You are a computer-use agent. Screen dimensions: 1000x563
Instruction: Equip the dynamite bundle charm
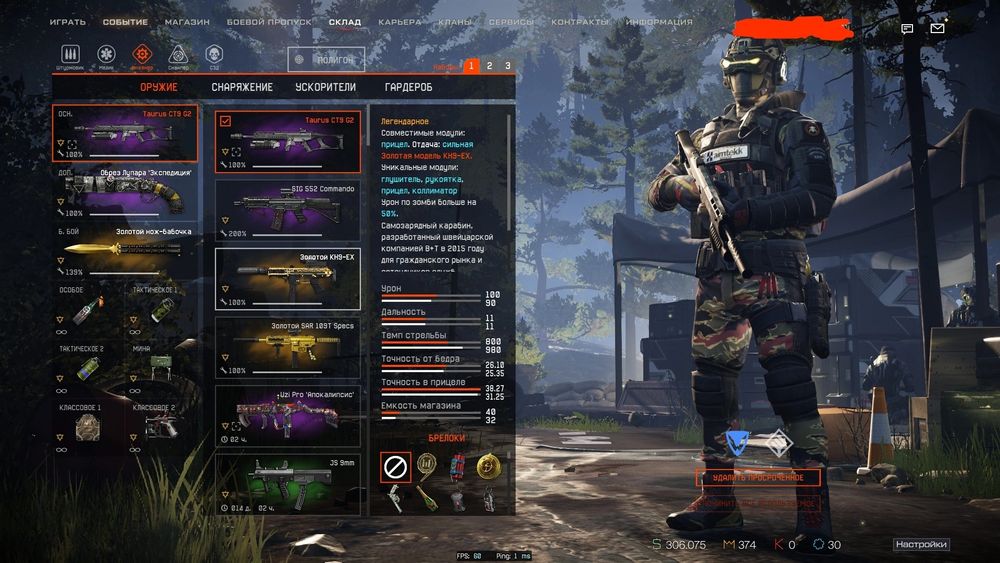coord(457,466)
